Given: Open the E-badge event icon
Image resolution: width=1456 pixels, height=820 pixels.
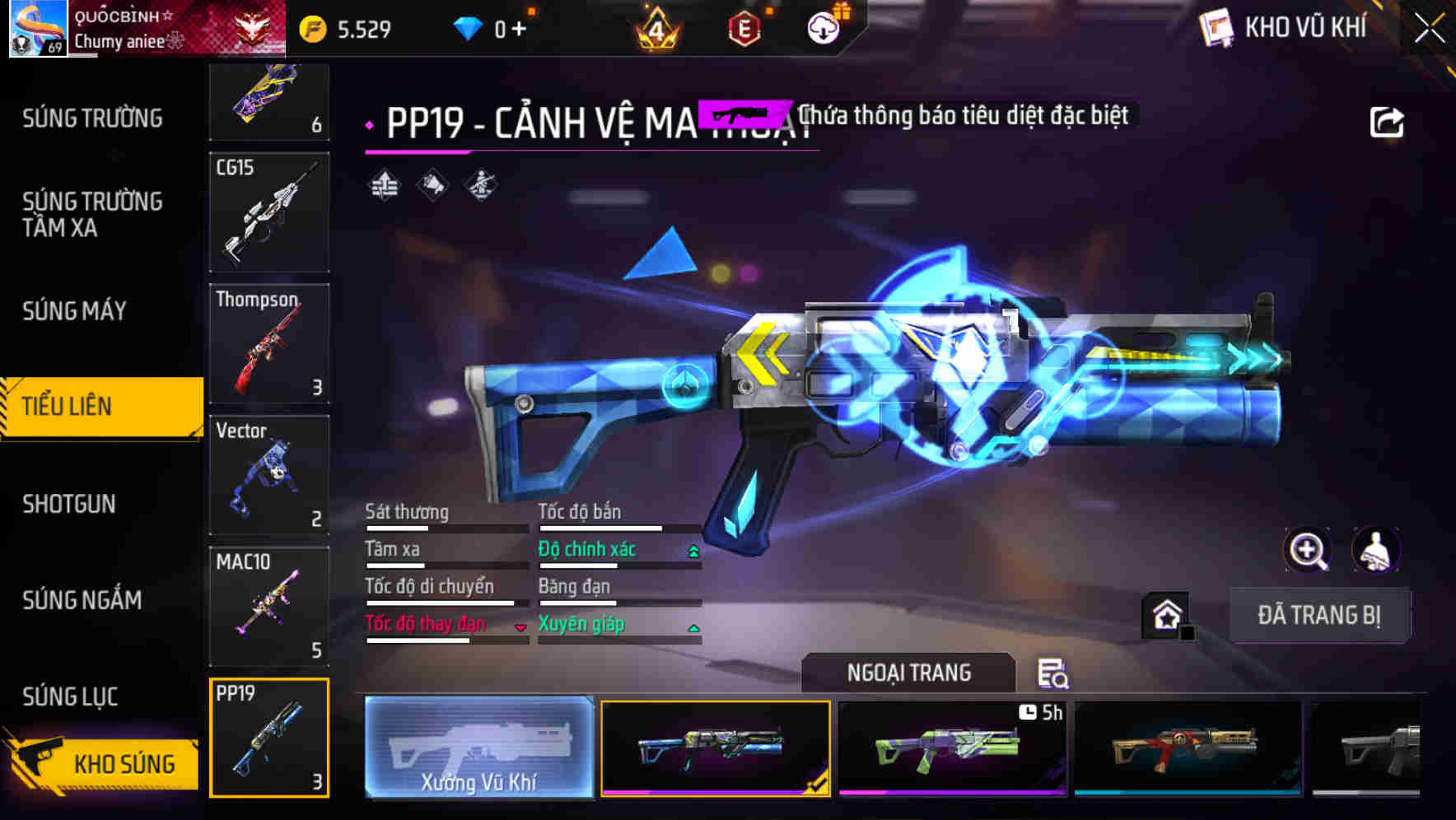Looking at the screenshot, I should tap(742, 27).
